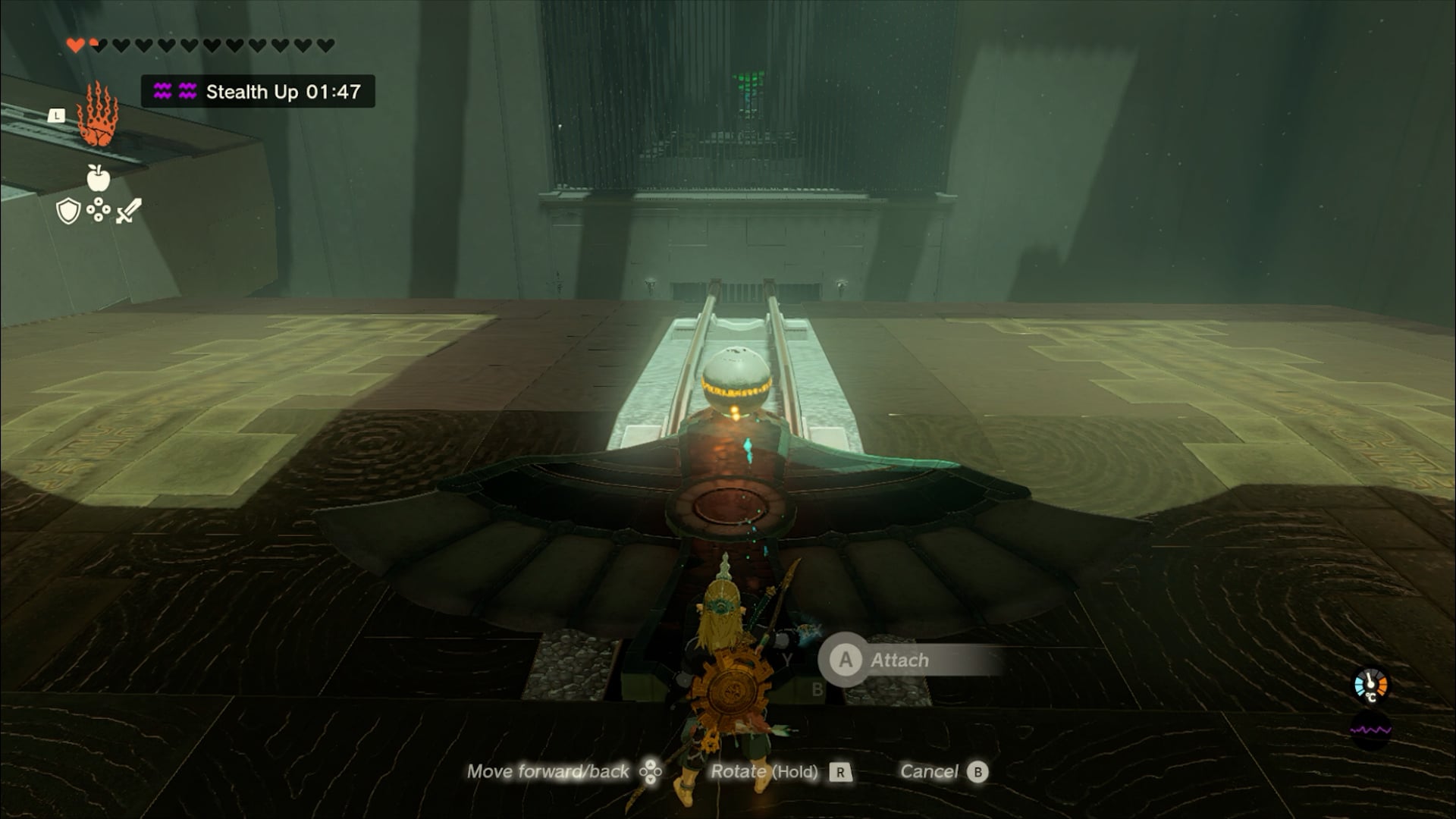Screen dimensions: 1456x819
Task: Click the apple quick-item icon
Action: [x=99, y=178]
